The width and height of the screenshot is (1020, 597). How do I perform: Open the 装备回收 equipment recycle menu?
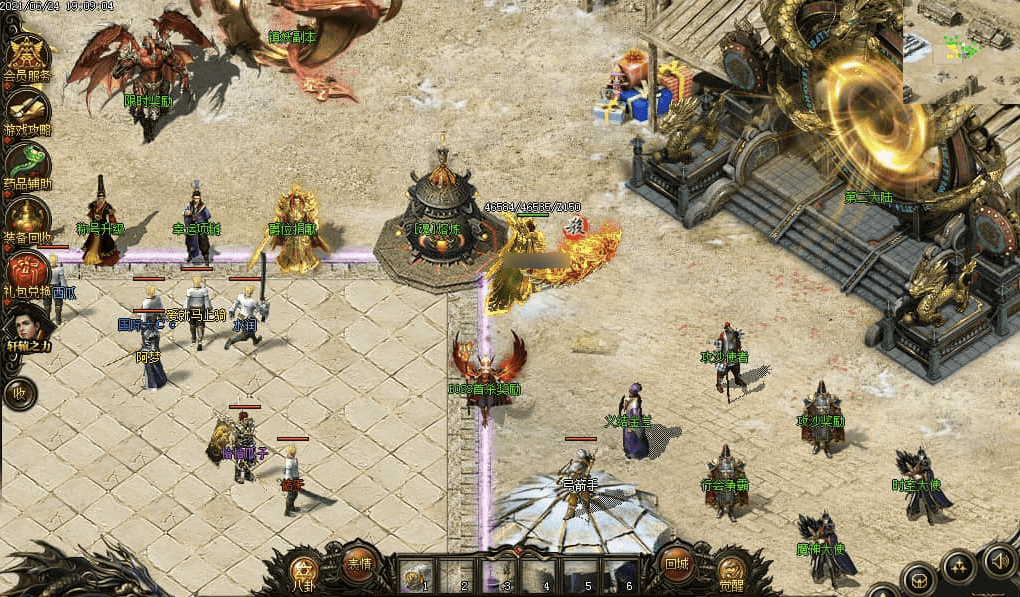point(27,217)
